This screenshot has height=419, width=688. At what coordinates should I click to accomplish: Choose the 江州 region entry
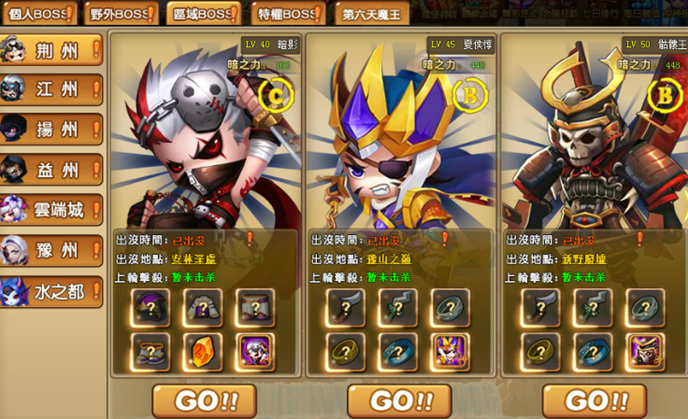52,89
